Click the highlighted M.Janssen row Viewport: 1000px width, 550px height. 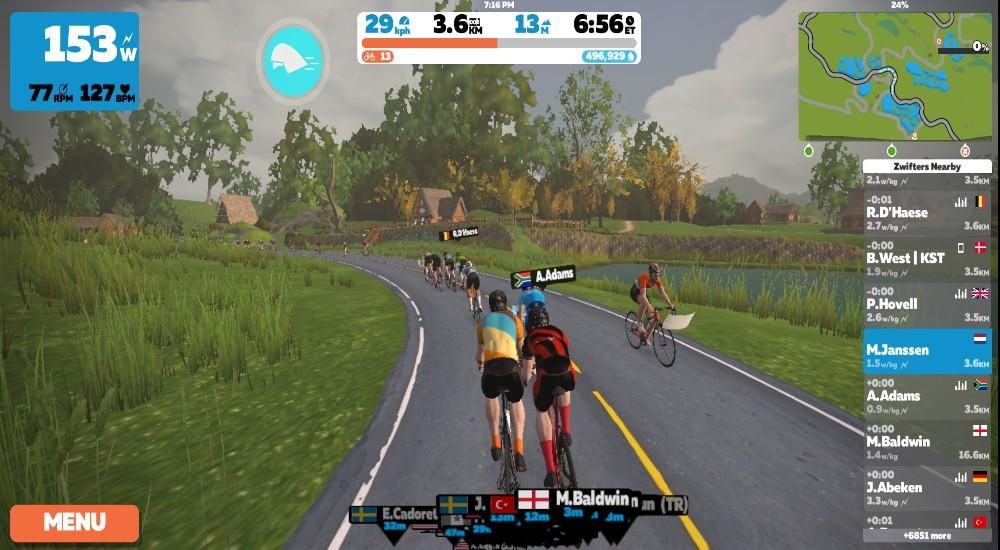pyautogui.click(x=927, y=351)
